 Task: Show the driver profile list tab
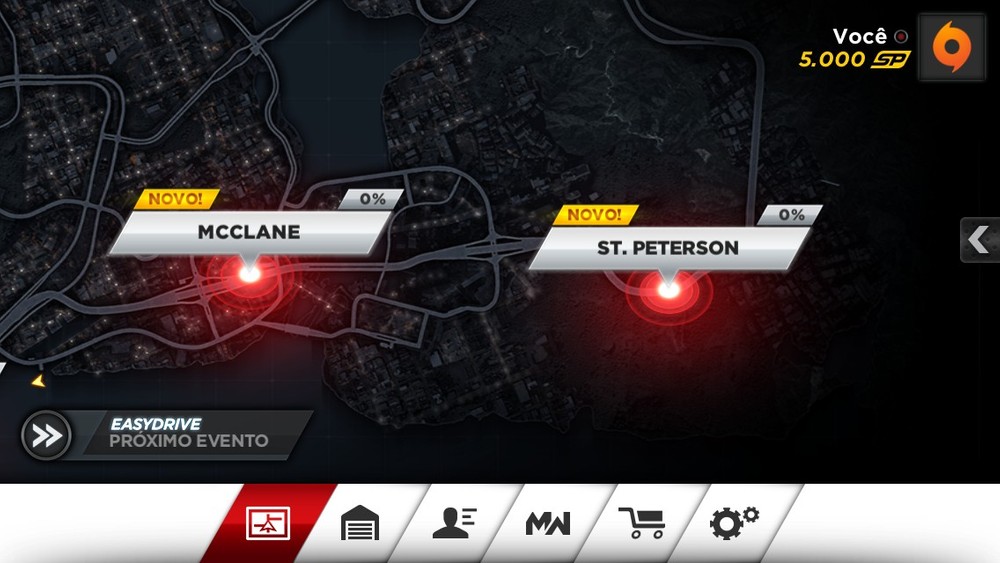454,523
